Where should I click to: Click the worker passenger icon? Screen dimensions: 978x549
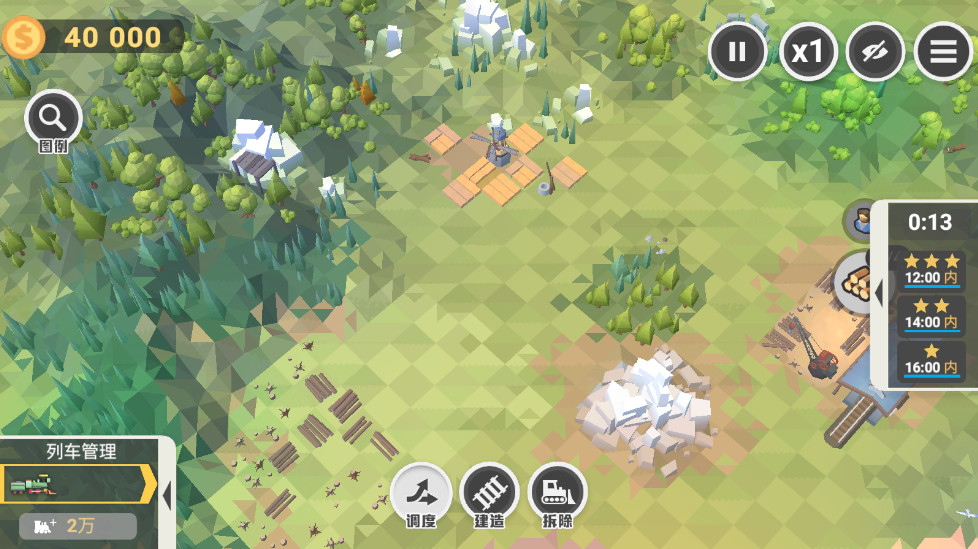pos(858,221)
